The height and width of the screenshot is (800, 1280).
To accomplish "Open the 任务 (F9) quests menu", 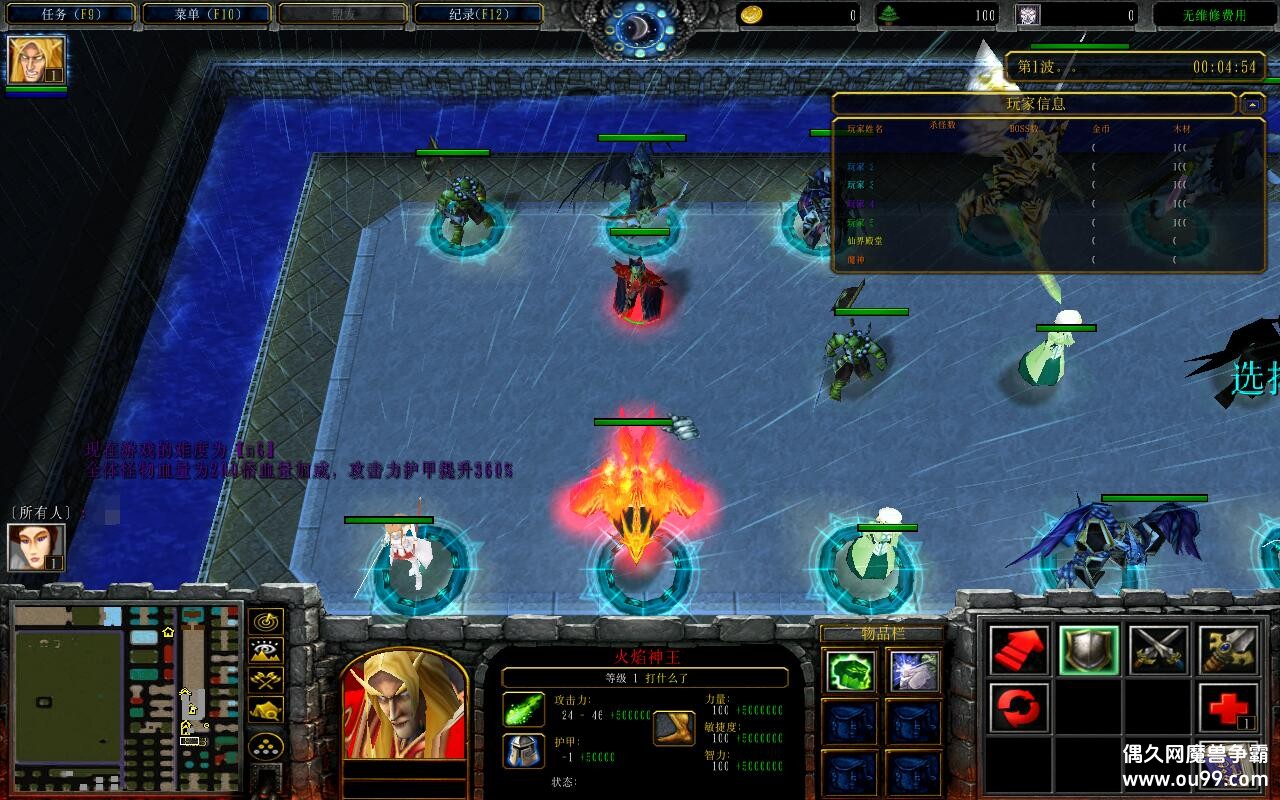I will click(x=71, y=14).
